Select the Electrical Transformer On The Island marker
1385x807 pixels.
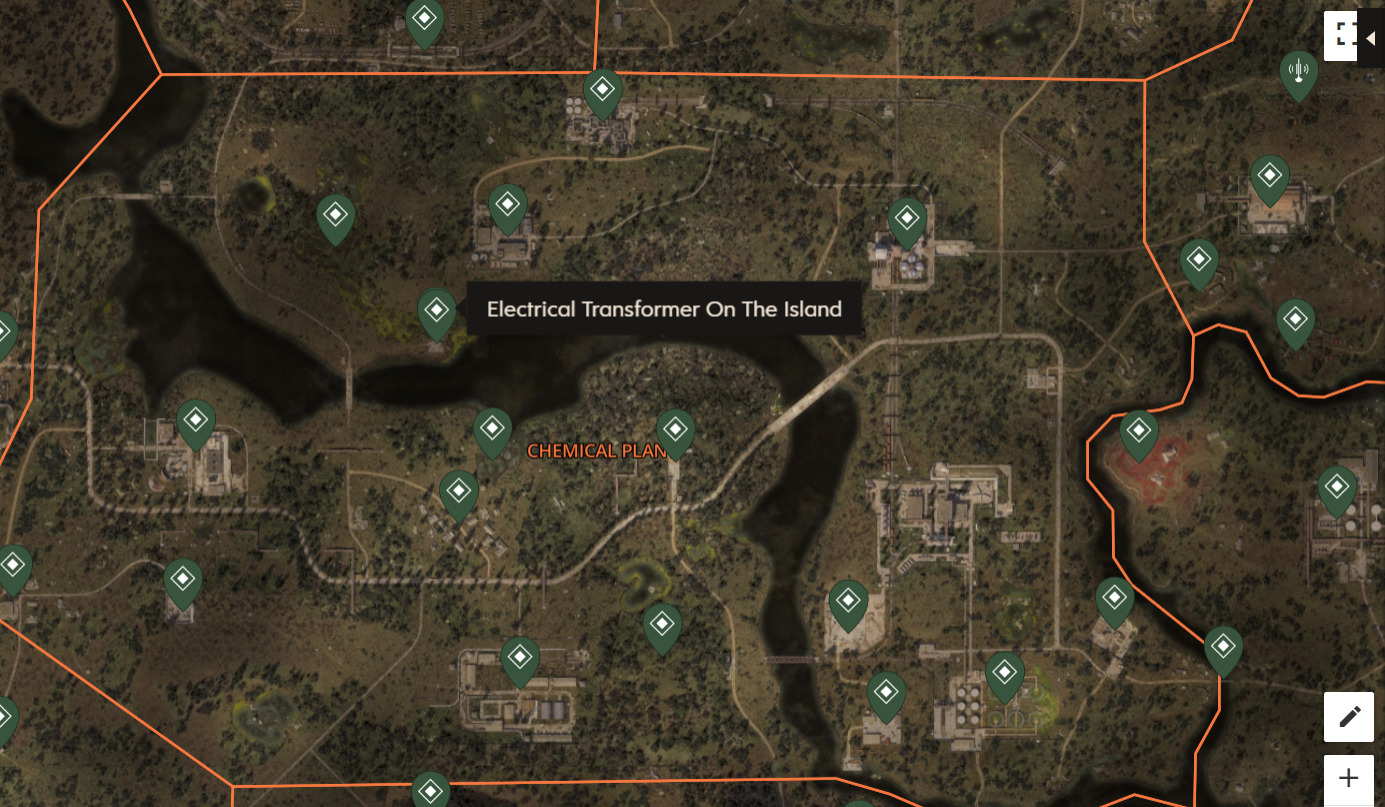(x=435, y=310)
